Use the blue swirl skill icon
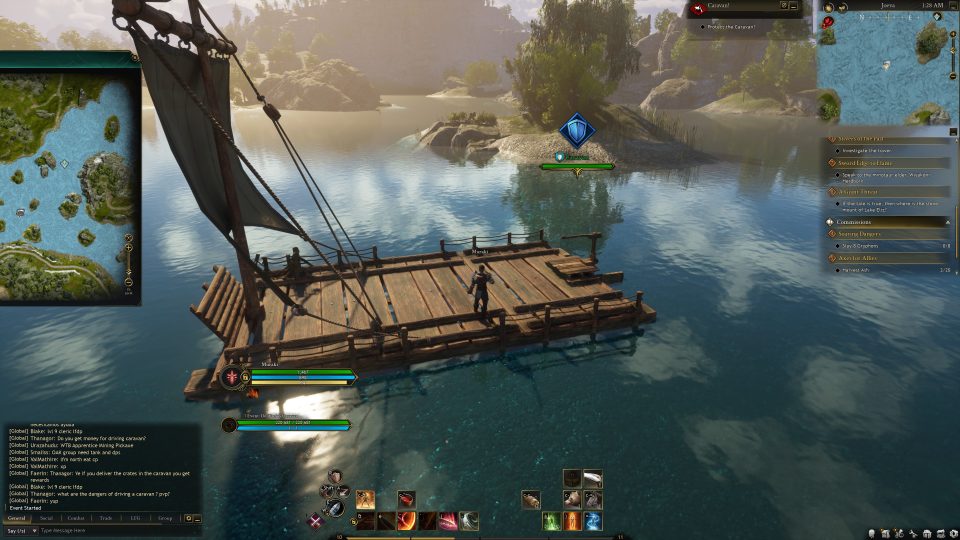This screenshot has height=540, width=960. tap(593, 521)
